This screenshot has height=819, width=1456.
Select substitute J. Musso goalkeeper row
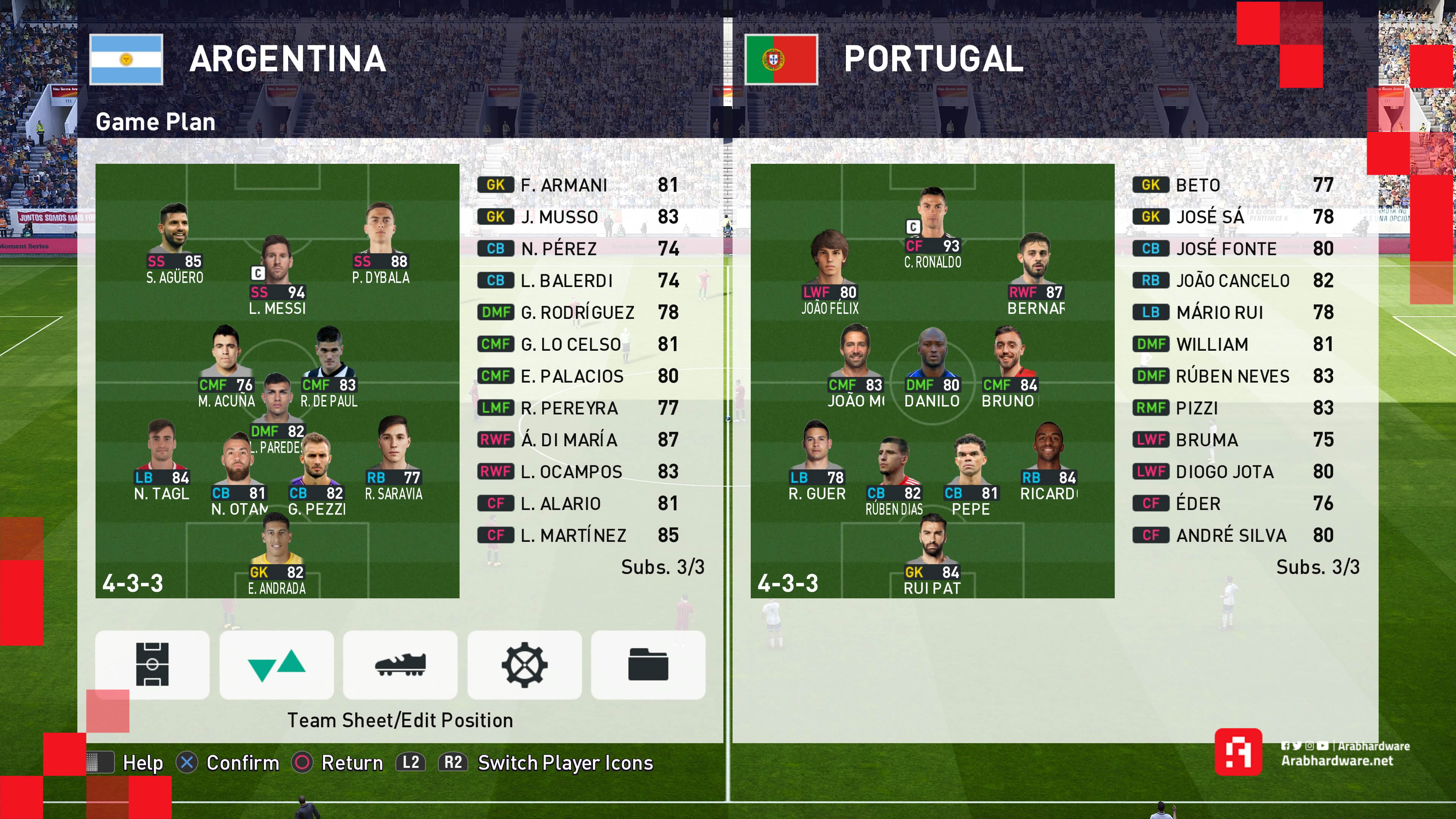tap(579, 217)
